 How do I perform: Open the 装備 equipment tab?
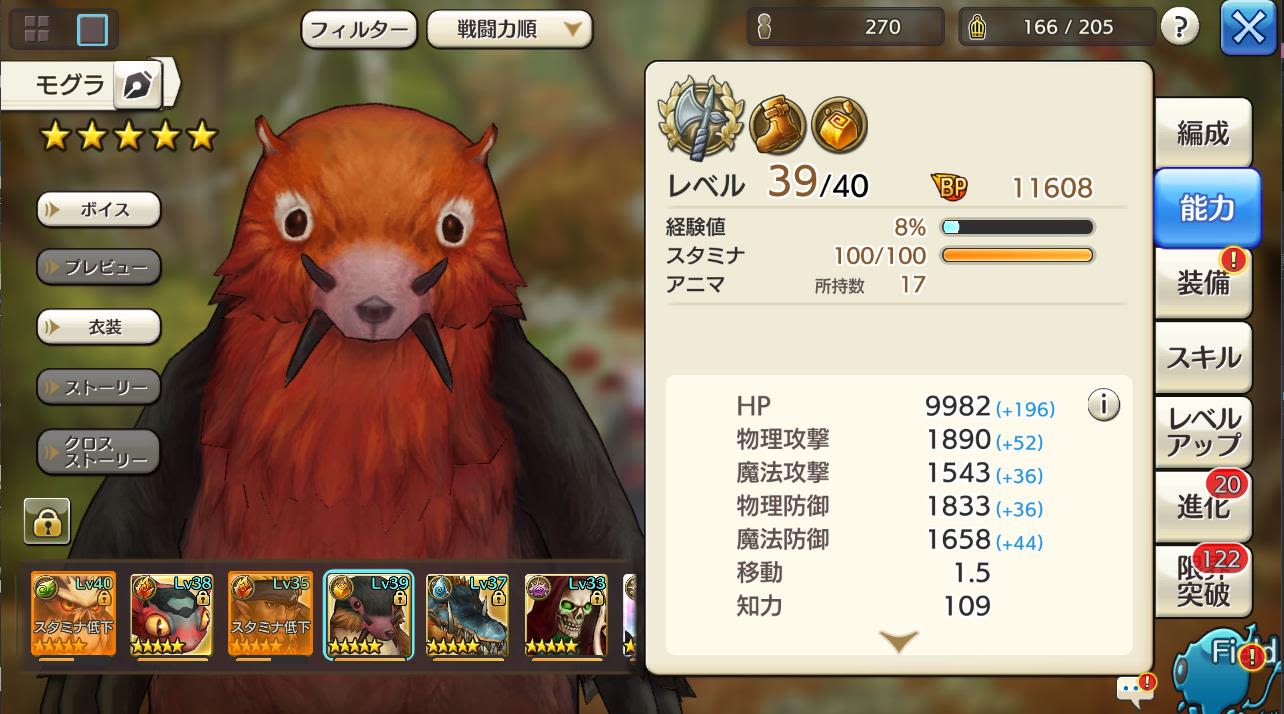(x=1203, y=283)
